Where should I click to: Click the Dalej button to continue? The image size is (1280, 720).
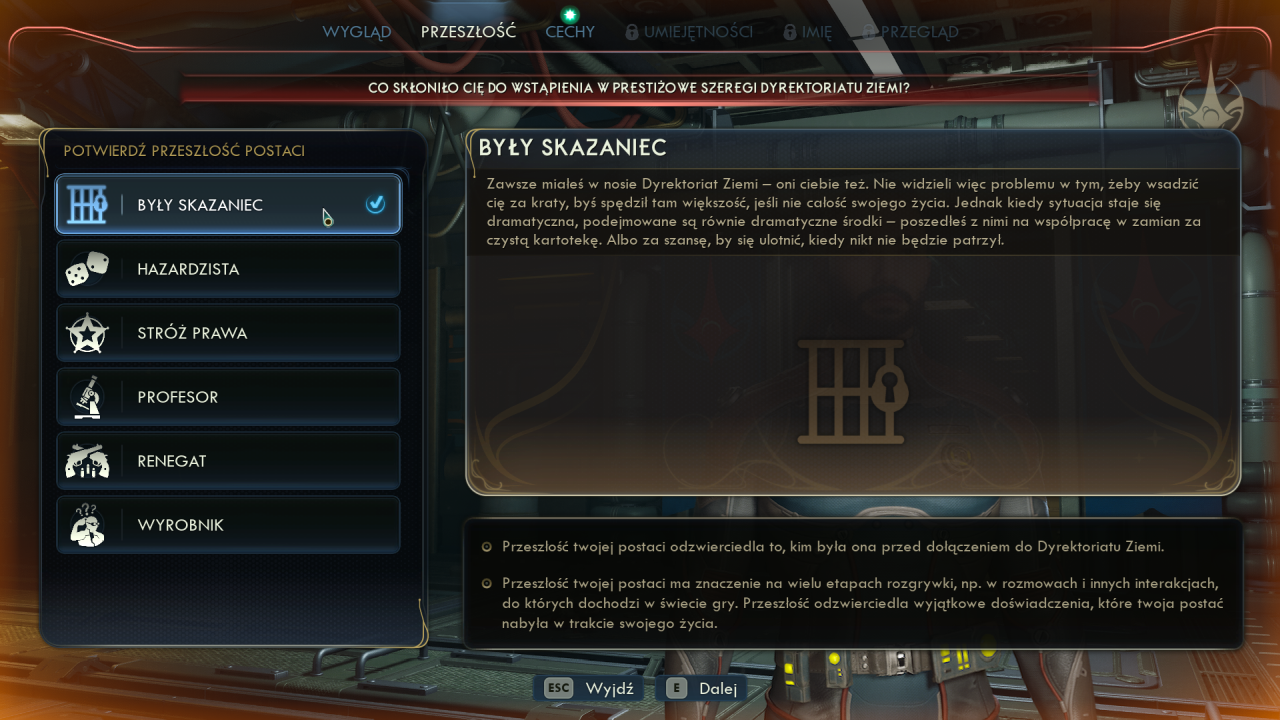click(x=702, y=688)
